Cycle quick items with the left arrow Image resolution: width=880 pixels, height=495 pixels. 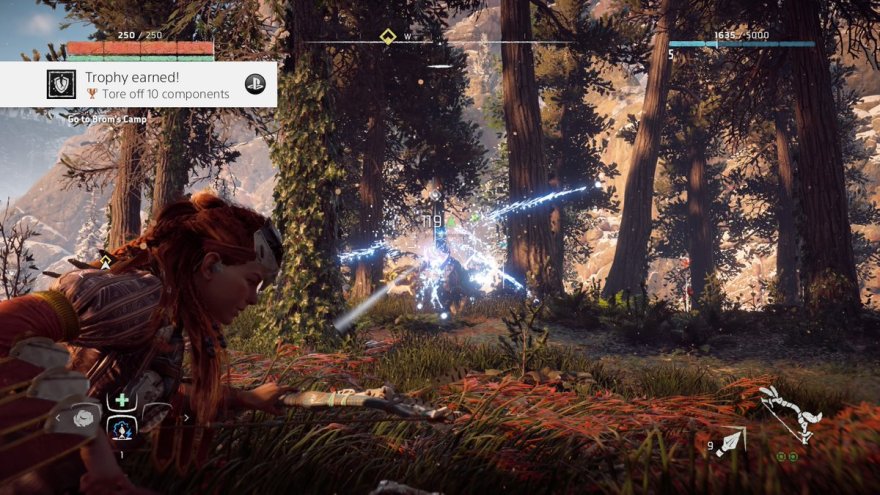click(x=58, y=417)
